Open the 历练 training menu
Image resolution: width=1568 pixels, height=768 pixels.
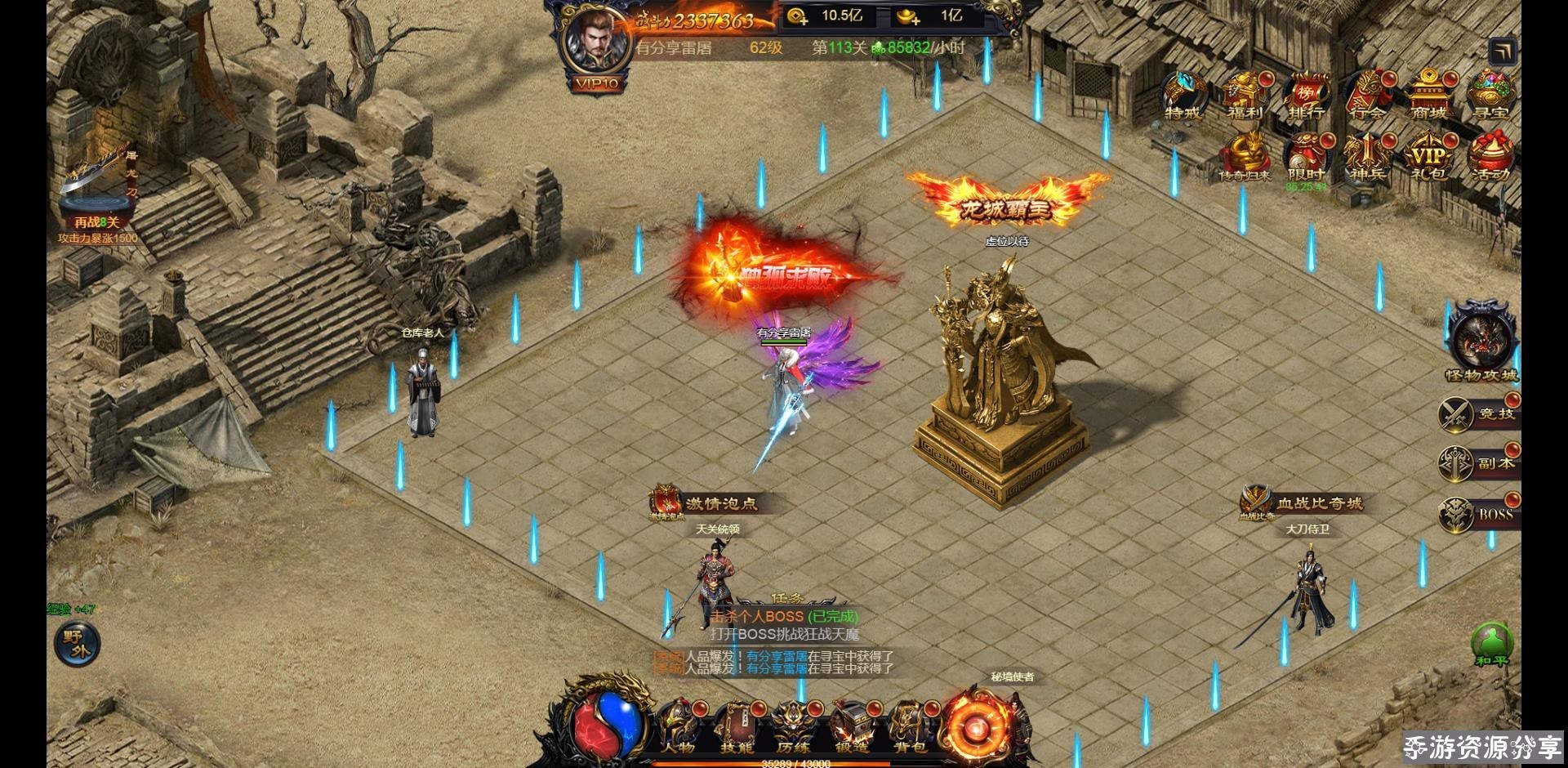tap(794, 726)
